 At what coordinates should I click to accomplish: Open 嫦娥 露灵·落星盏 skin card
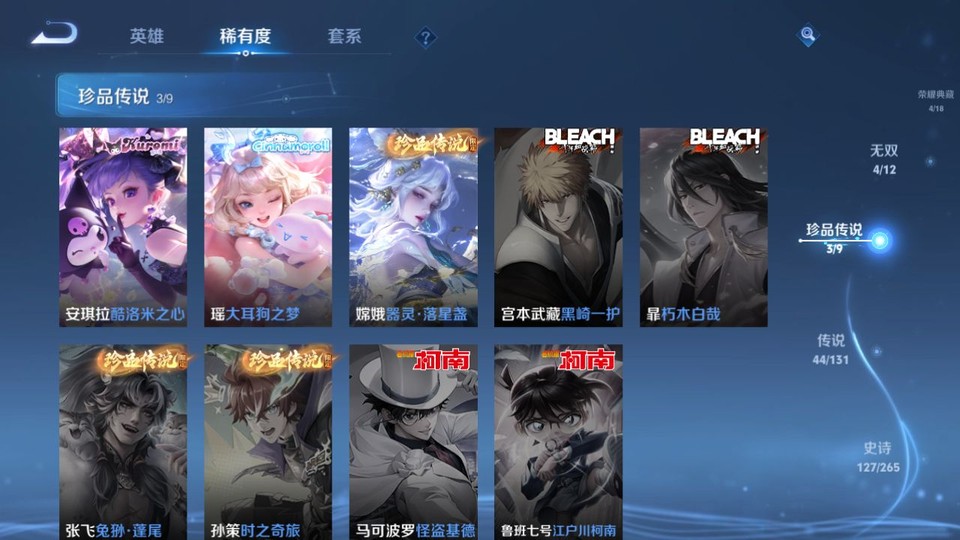tap(413, 227)
